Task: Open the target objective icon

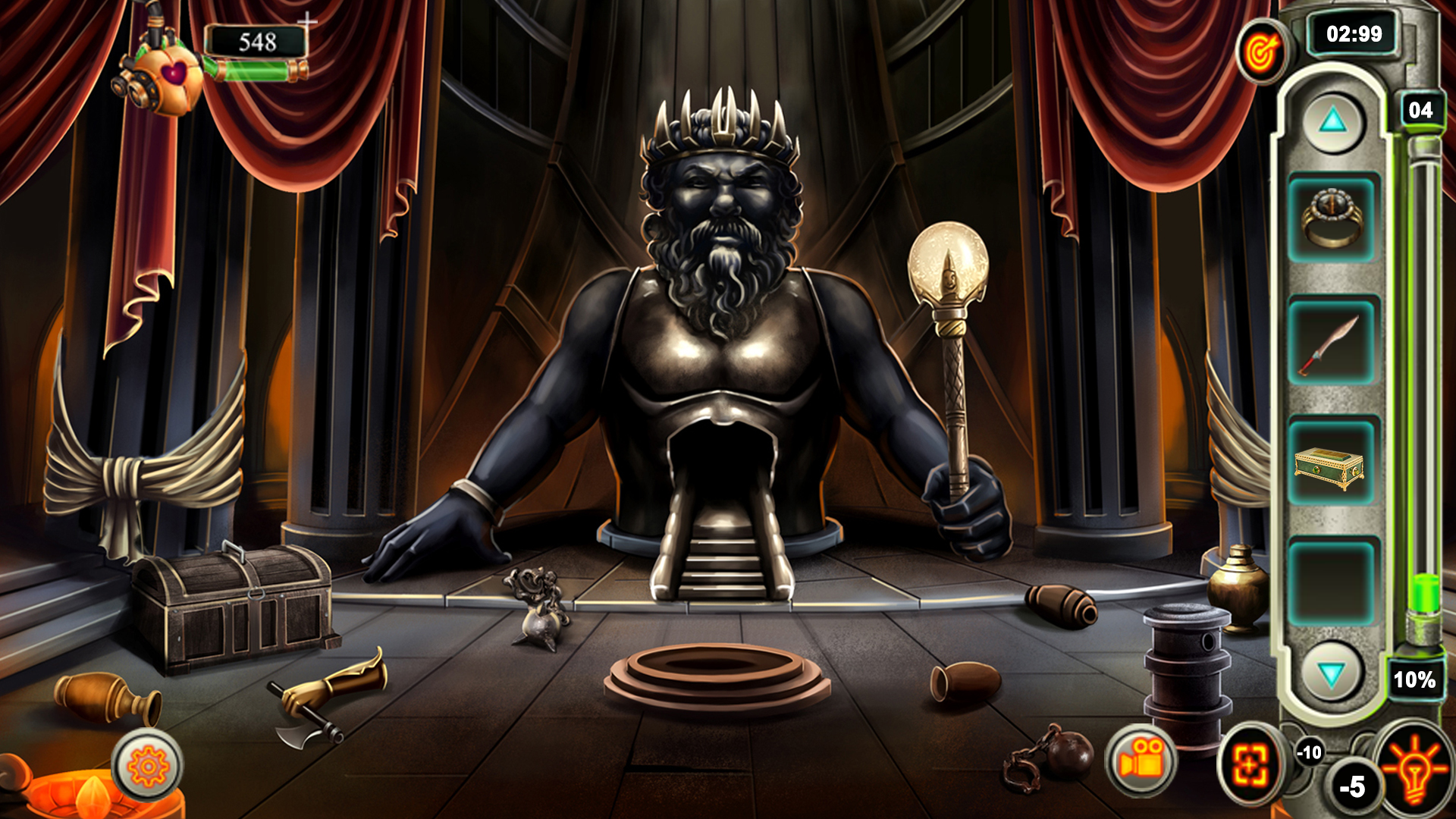Action: pyautogui.click(x=1261, y=53)
